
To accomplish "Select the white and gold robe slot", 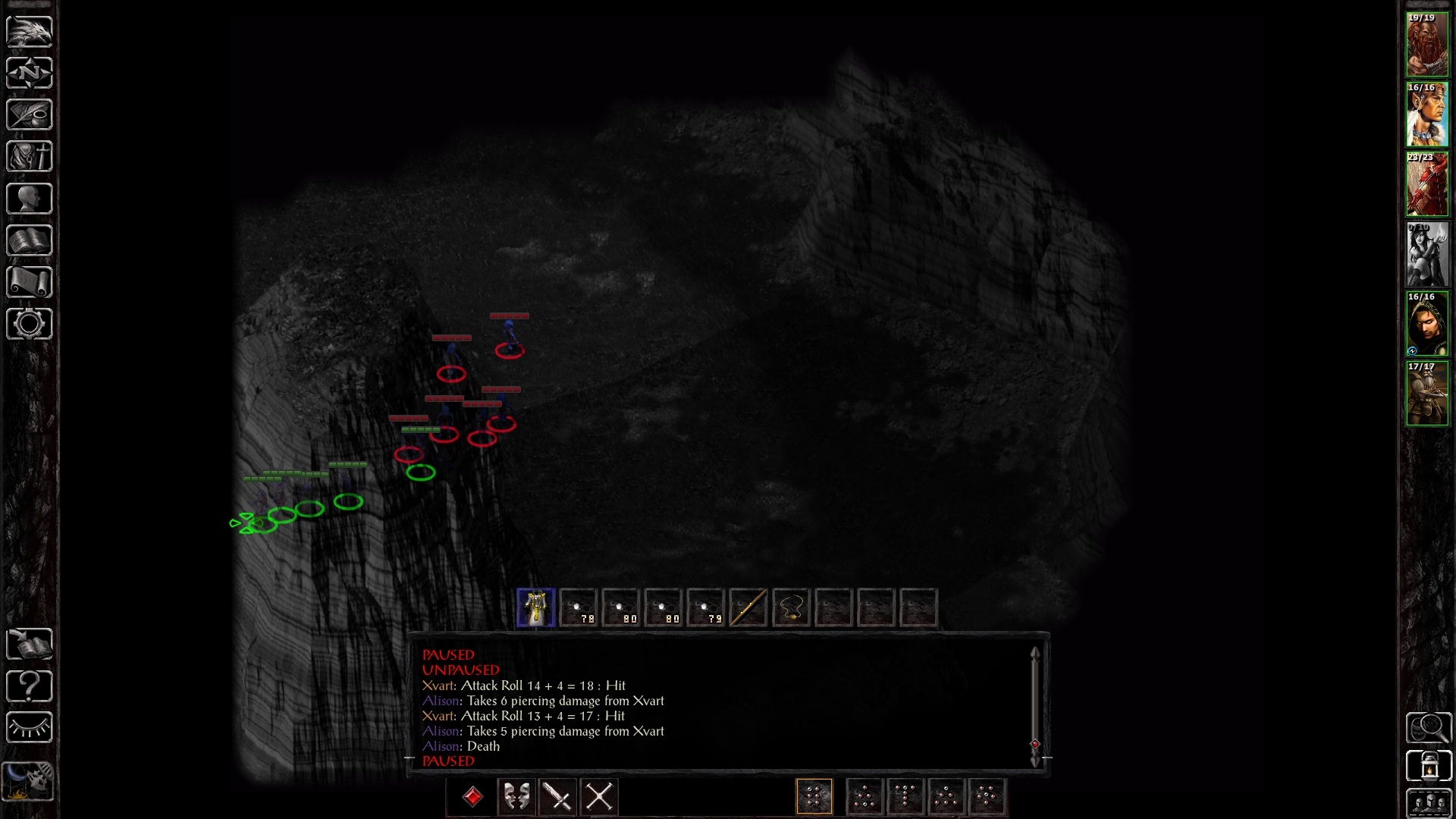I will (x=536, y=608).
